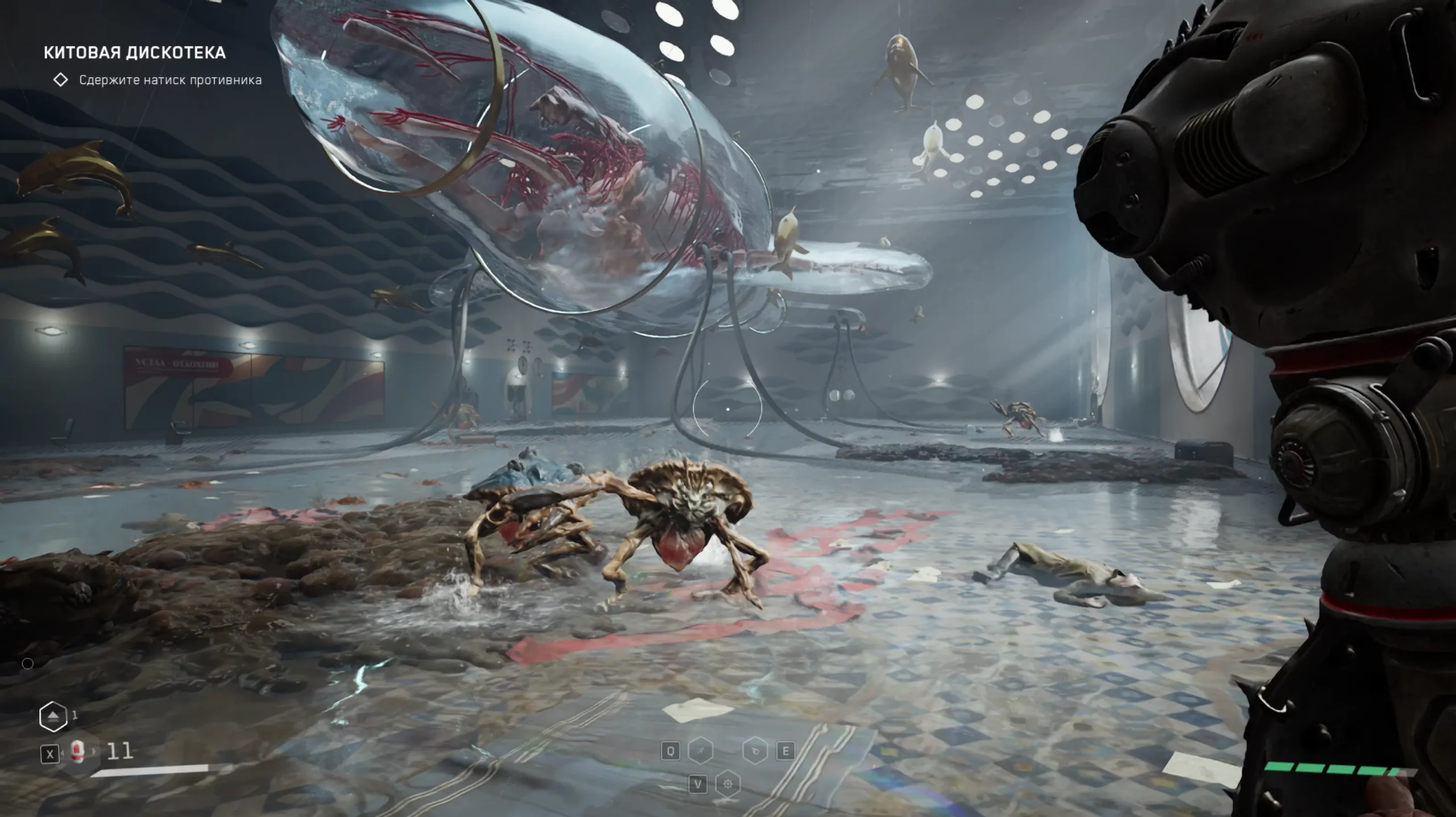
Task: Click the hexagon icon with stacked triangles
Action: click(52, 716)
